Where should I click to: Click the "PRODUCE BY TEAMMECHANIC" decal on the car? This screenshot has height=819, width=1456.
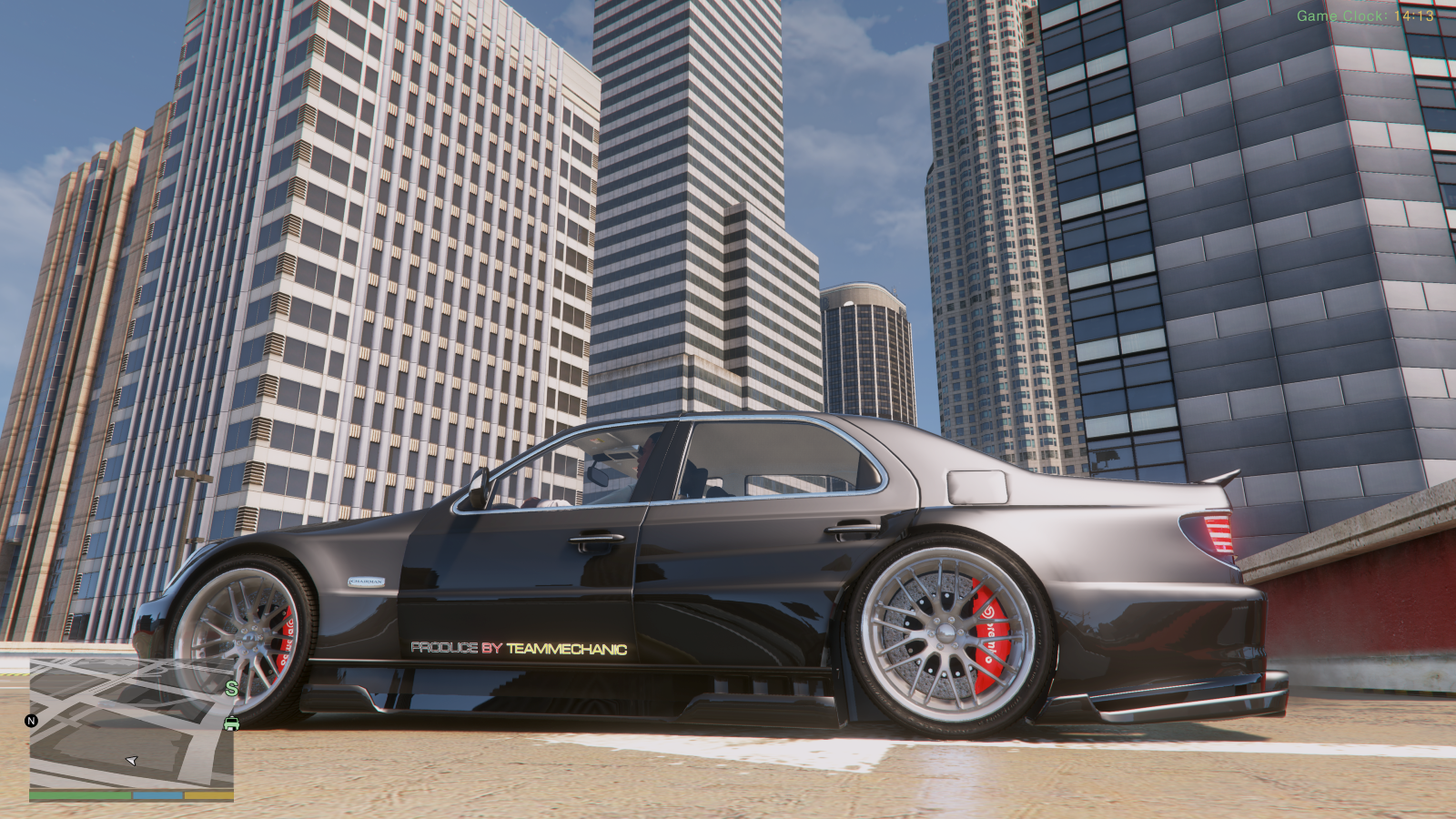[x=519, y=648]
